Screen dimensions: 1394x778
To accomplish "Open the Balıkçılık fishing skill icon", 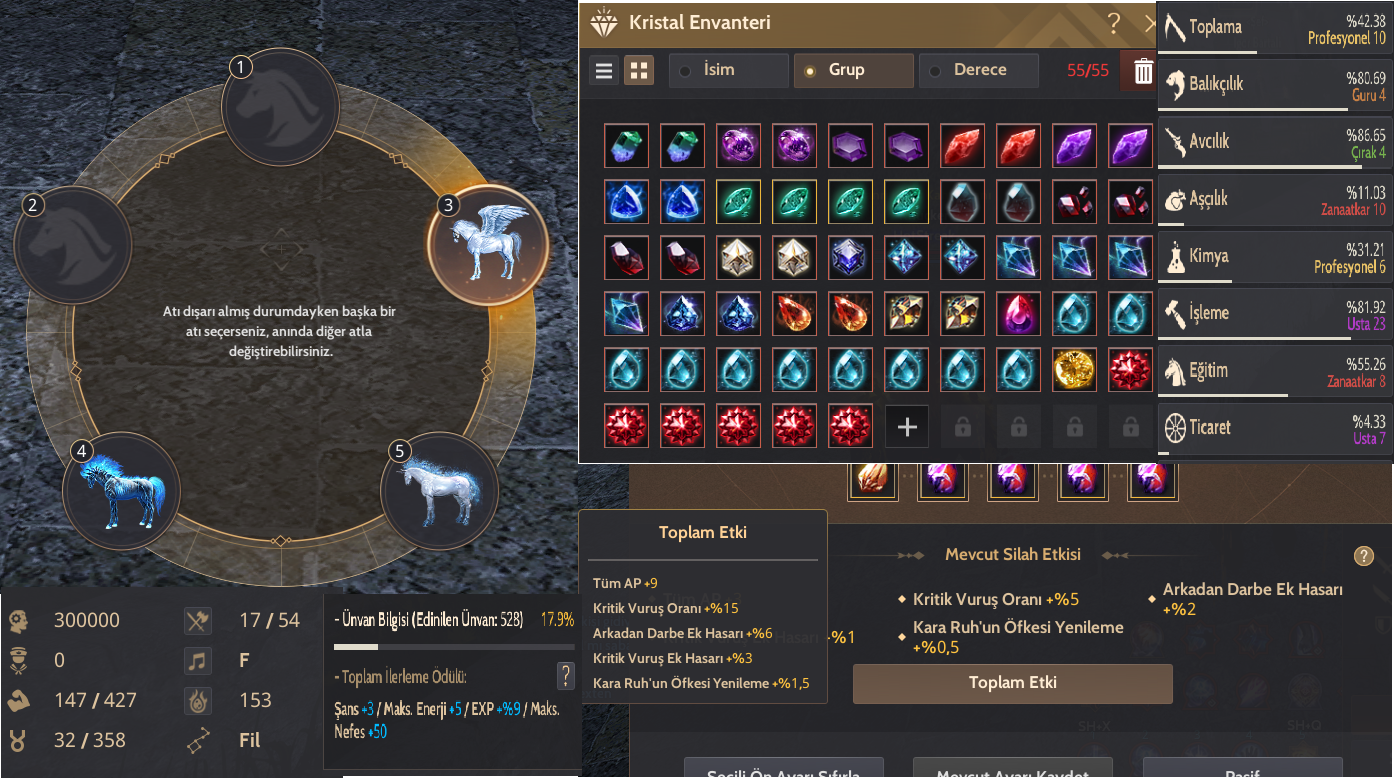I will (x=1177, y=84).
